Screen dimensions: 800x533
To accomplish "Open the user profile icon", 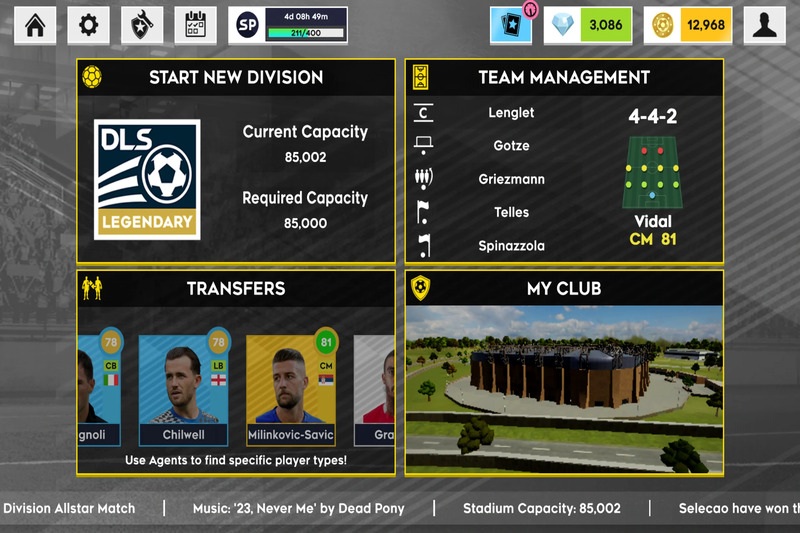I will pos(765,25).
